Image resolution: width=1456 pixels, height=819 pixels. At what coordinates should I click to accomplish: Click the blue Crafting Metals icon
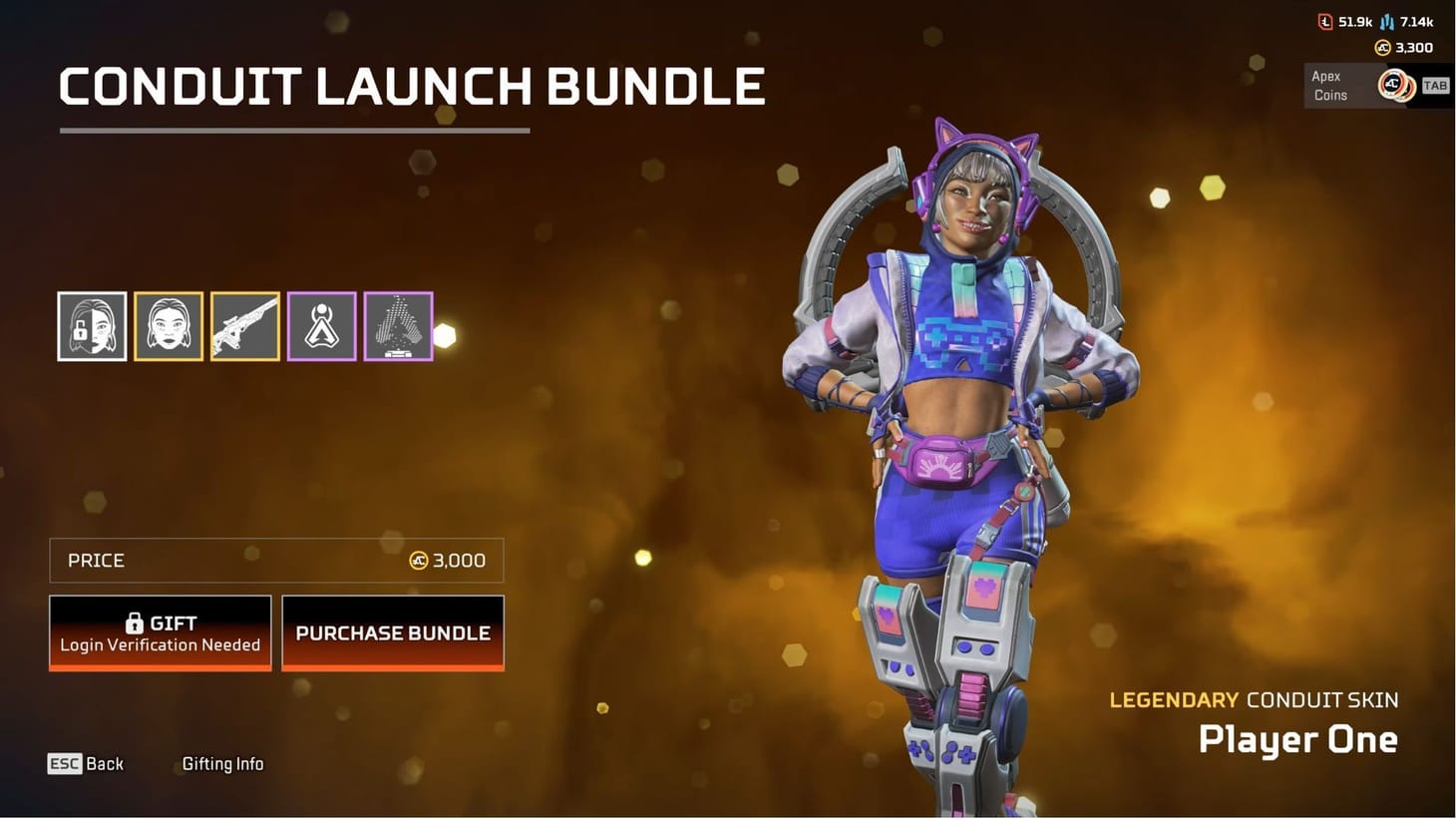[x=1387, y=20]
